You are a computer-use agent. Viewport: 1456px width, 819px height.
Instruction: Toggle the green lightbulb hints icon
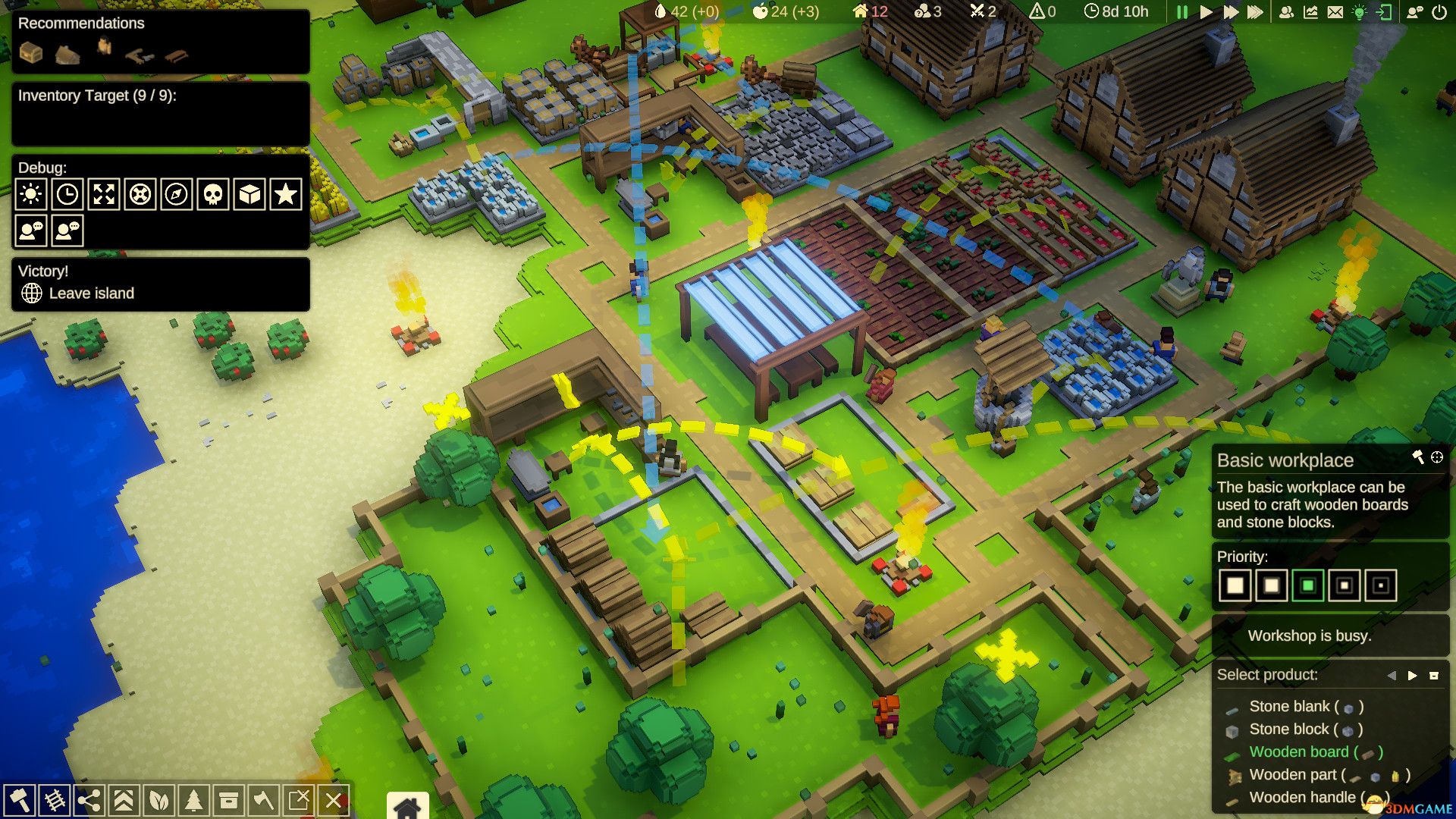click(x=1360, y=12)
